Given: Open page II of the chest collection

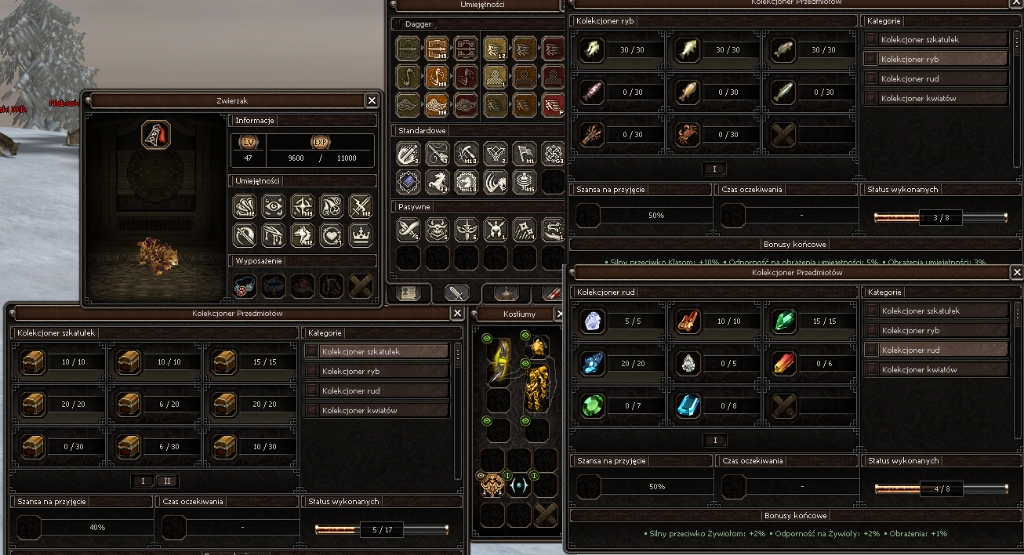Looking at the screenshot, I should tap(167, 481).
